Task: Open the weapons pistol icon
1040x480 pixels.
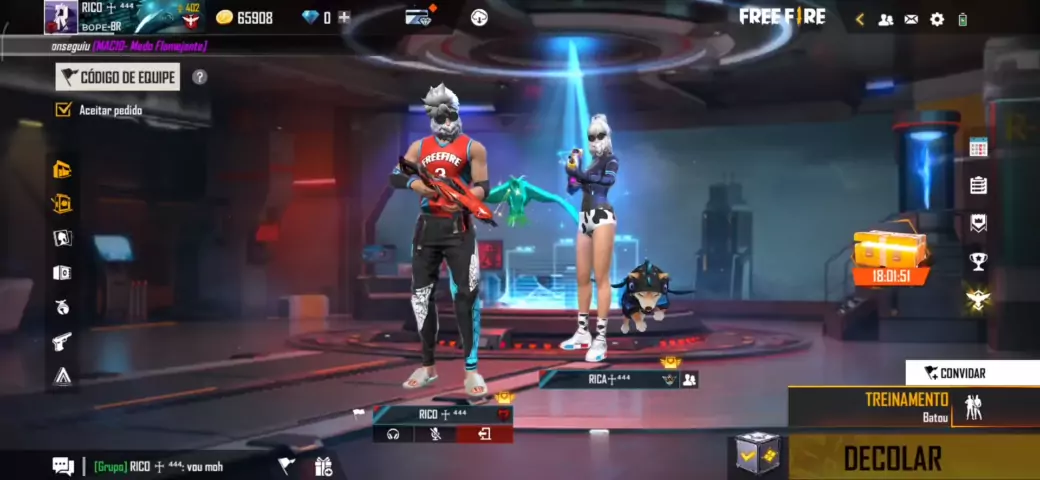Action: point(62,341)
